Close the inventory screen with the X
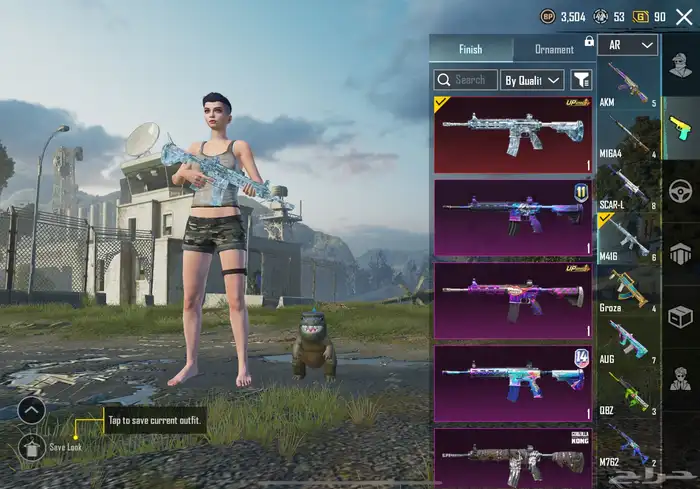Image resolution: width=700 pixels, height=489 pixels. pos(684,17)
